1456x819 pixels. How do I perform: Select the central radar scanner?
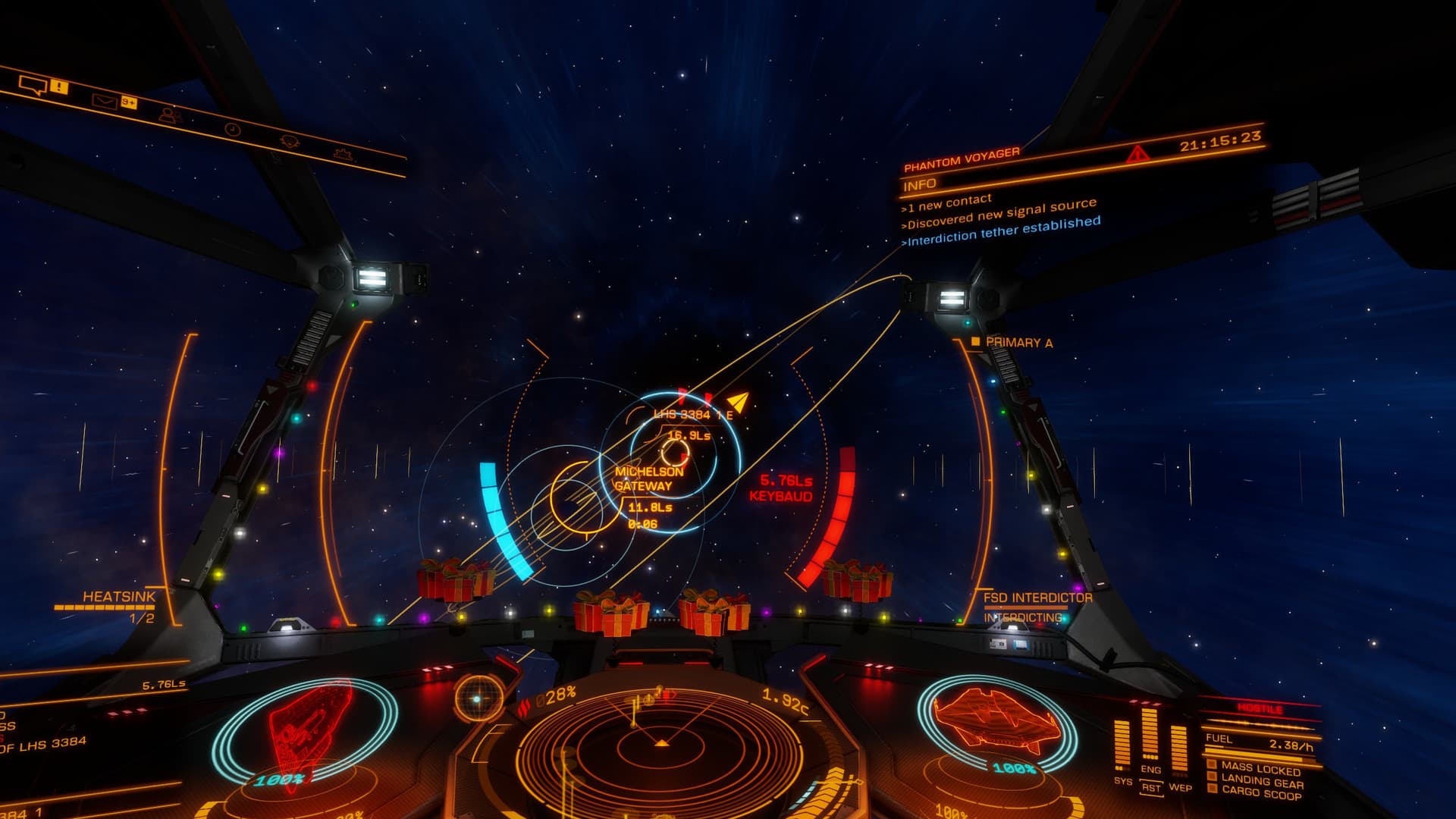[x=661, y=747]
